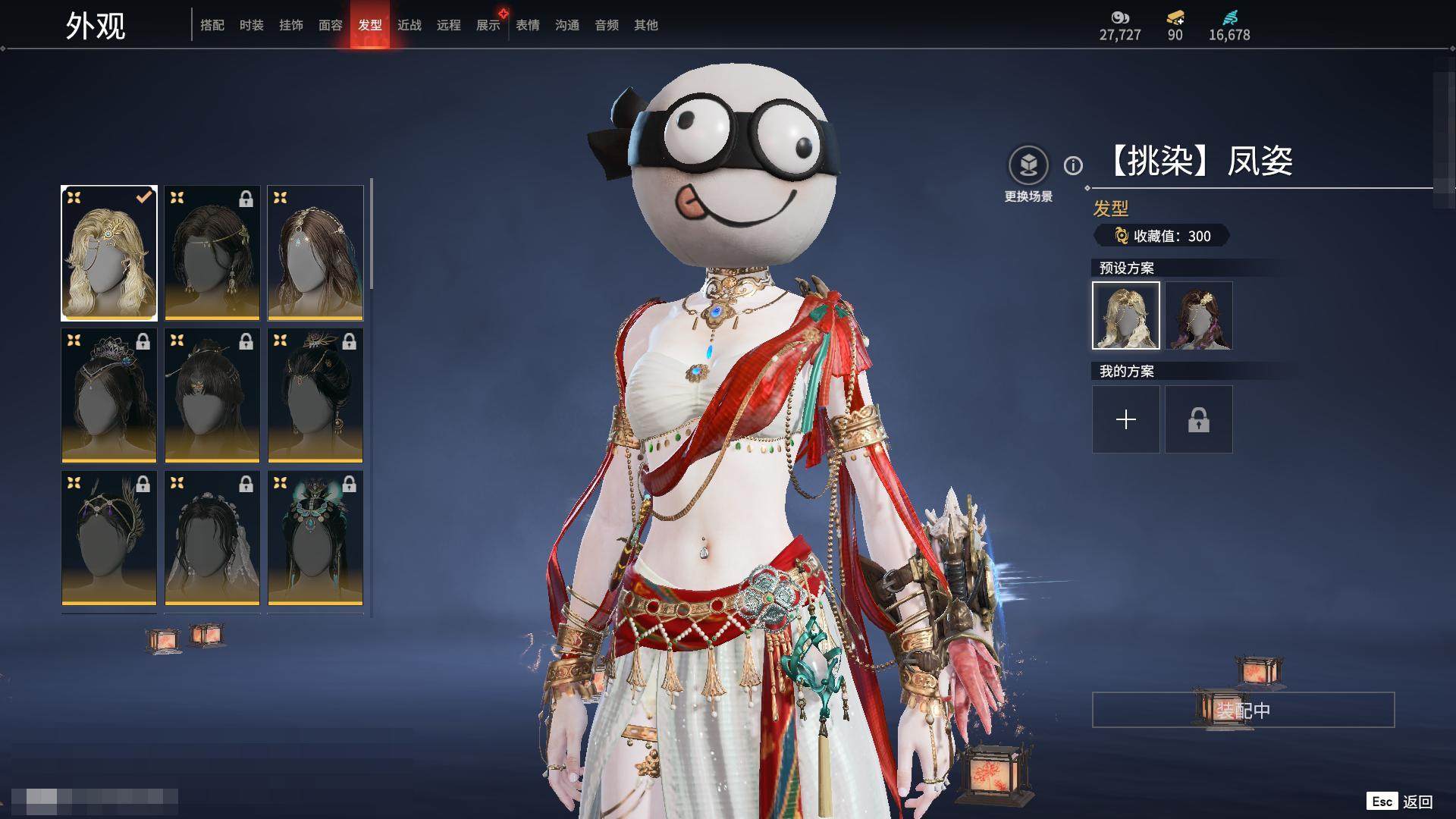
Task: Select the 挂饰 accessories tab
Action: [x=291, y=25]
